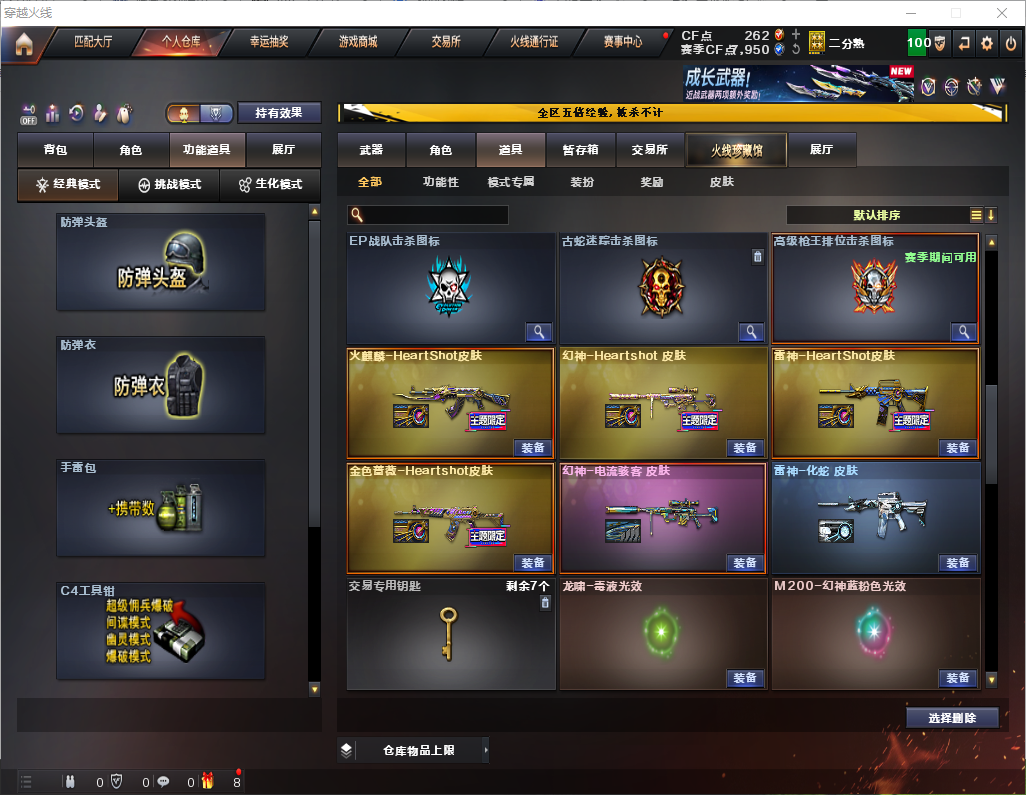Filter items by 皮肤 skins
This screenshot has height=795, width=1026.
721,182
